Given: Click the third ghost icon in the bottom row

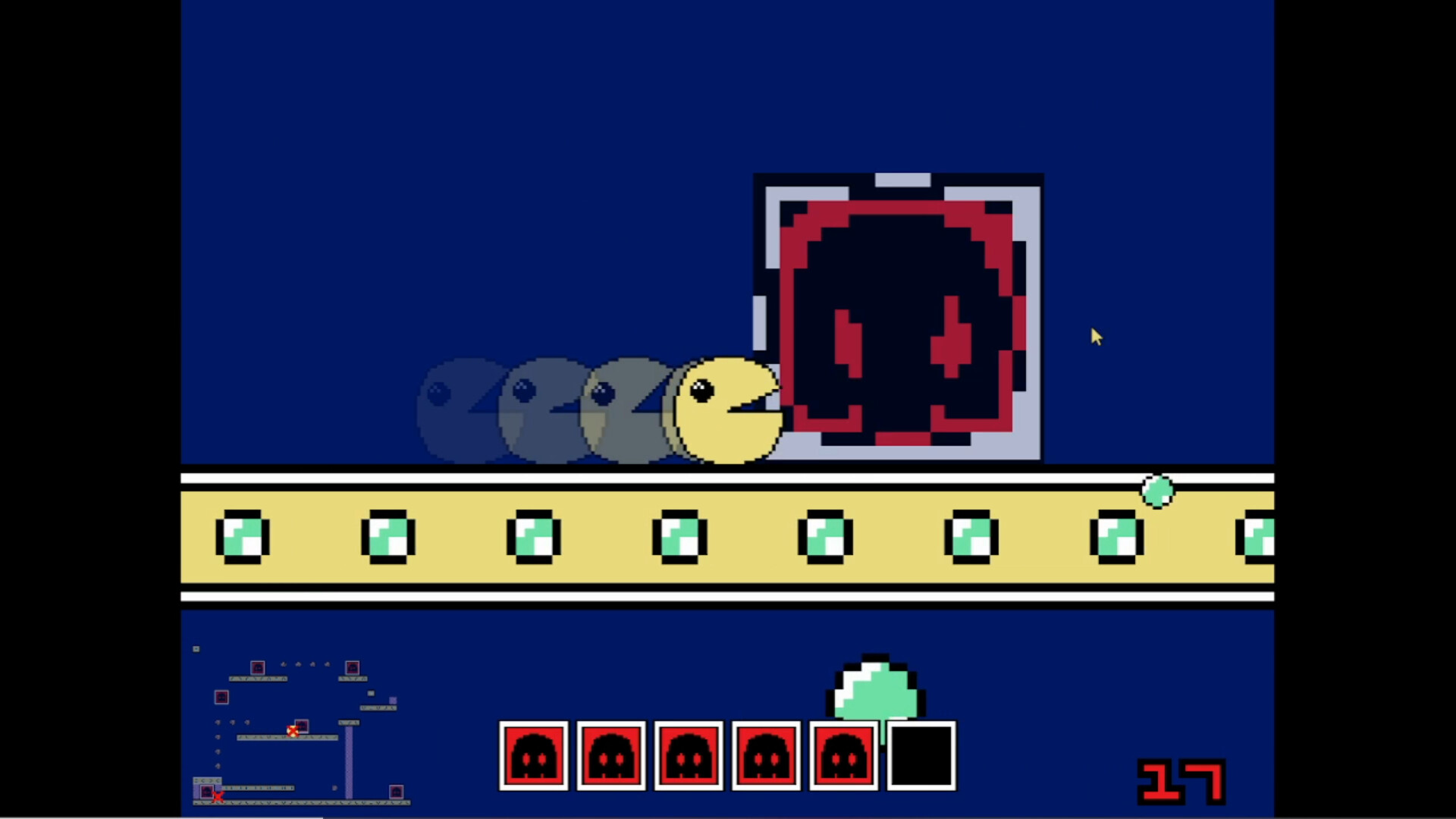Looking at the screenshot, I should (689, 756).
